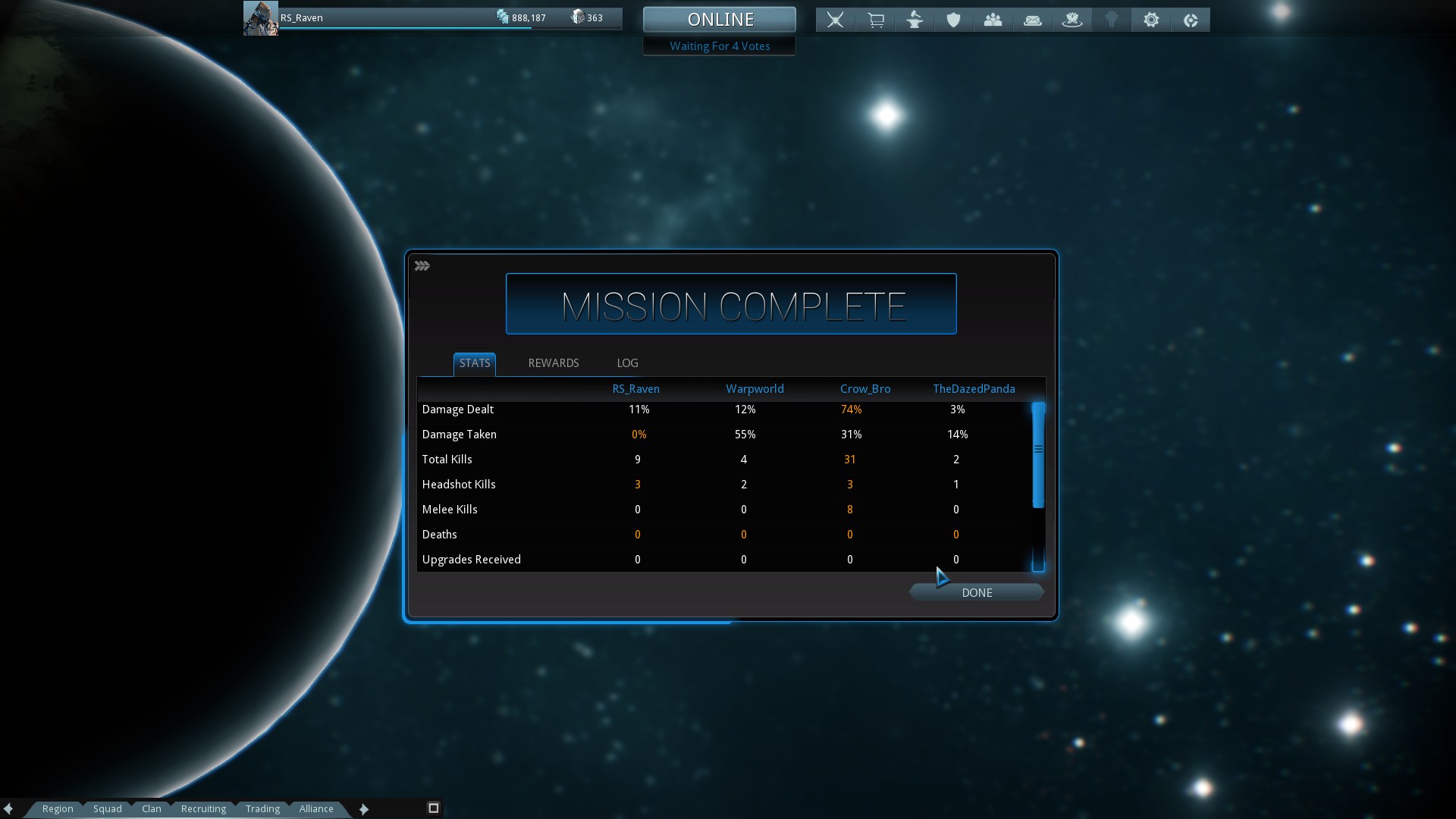
Task: Select the Trading chat tab
Action: point(262,808)
